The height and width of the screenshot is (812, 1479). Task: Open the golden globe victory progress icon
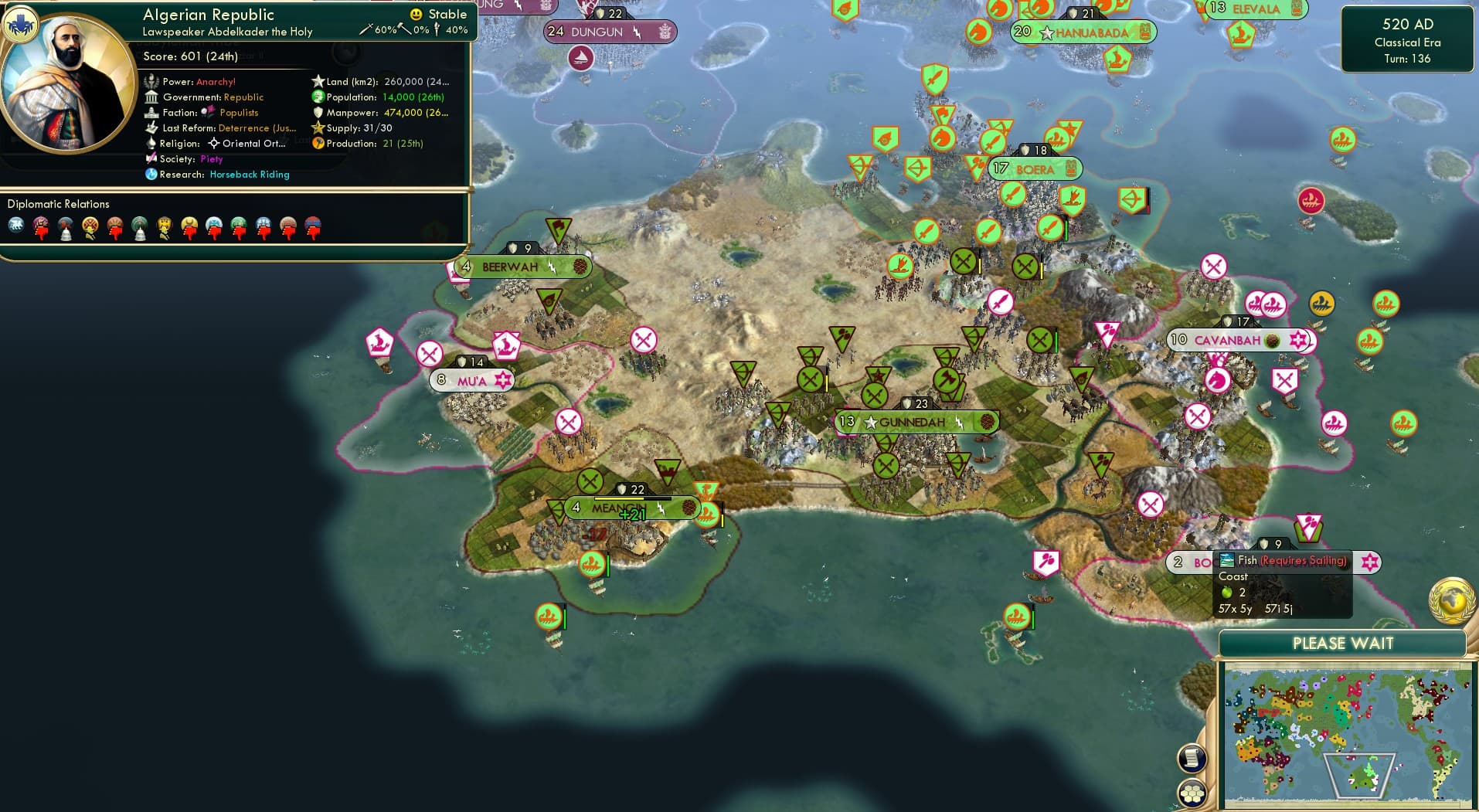point(1452,600)
